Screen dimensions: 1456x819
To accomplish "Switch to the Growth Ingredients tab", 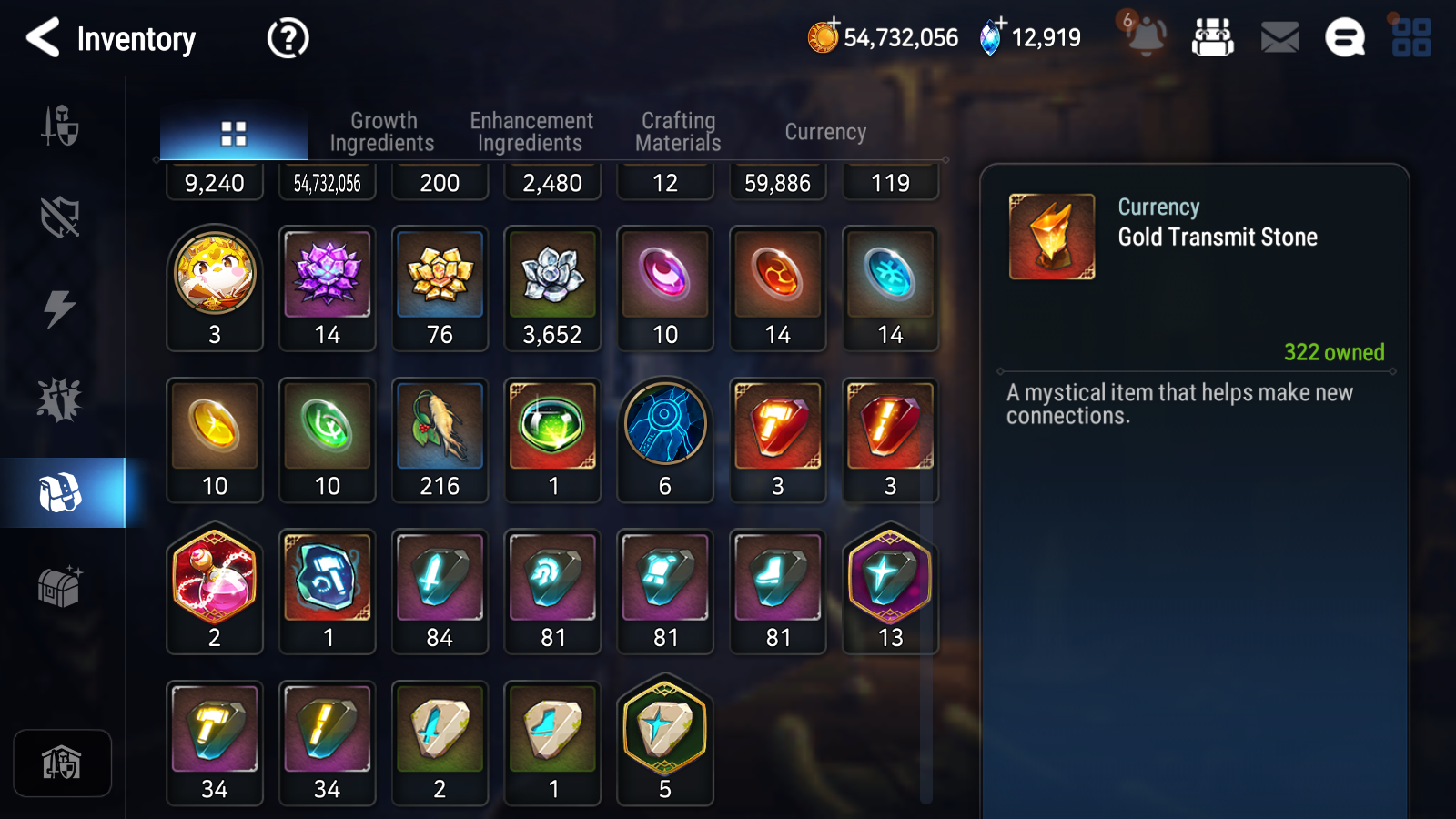I will [x=383, y=131].
